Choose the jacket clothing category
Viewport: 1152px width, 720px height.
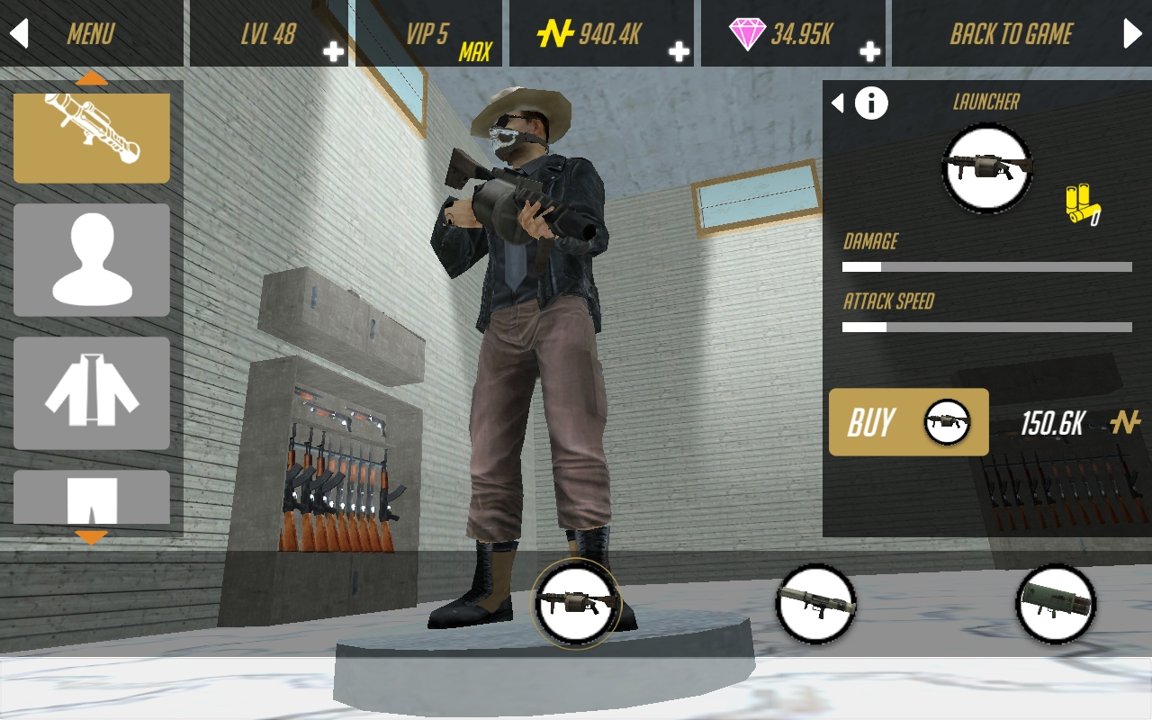tap(91, 392)
